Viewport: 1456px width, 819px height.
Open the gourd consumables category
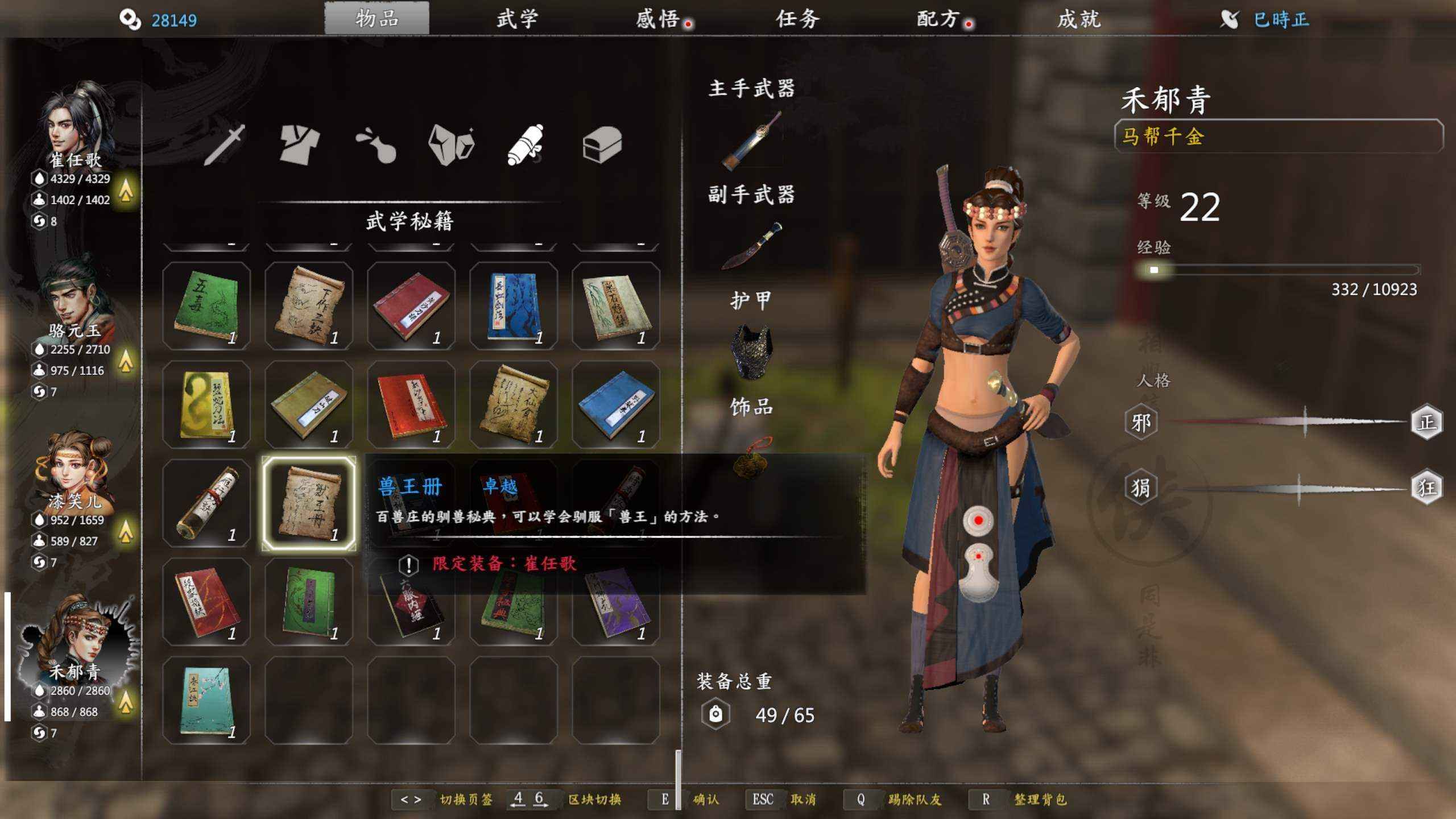tap(376, 144)
